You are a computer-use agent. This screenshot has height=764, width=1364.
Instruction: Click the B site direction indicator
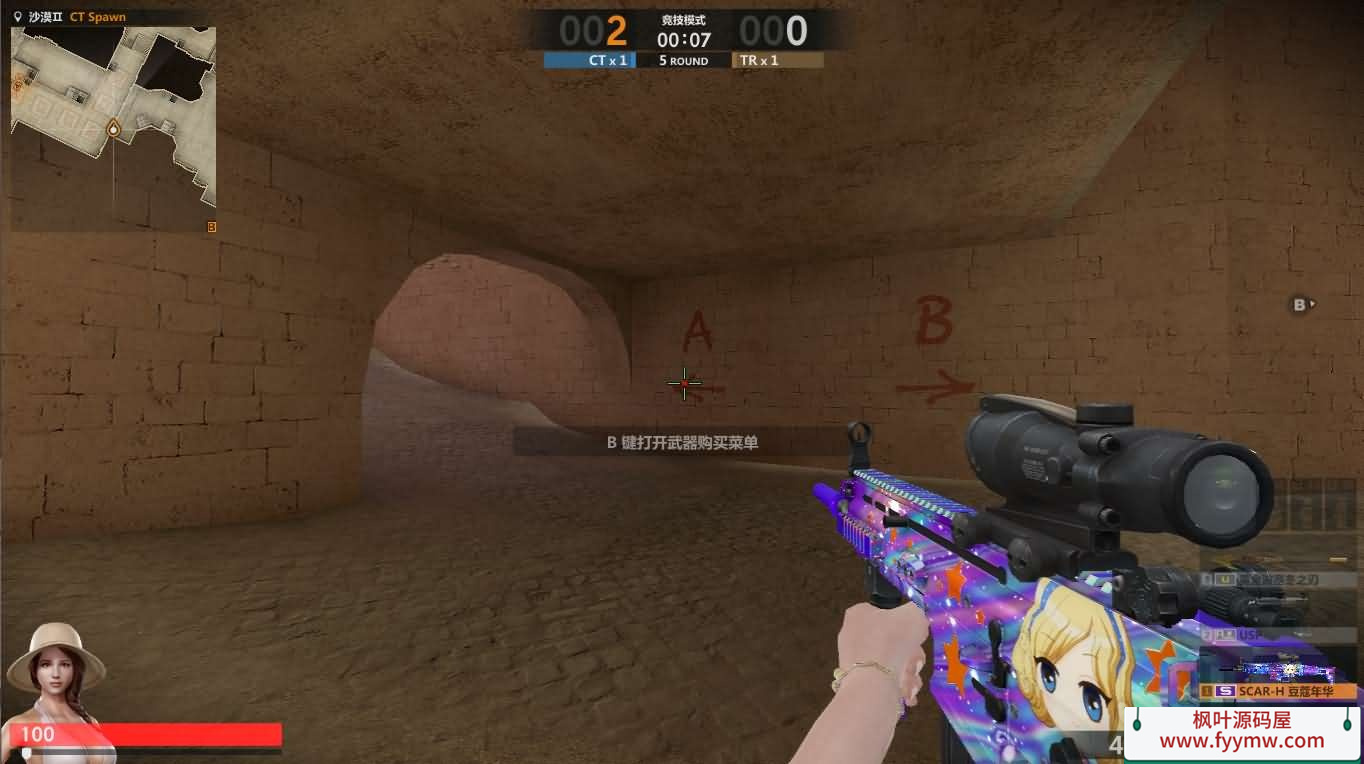pos(1301,305)
